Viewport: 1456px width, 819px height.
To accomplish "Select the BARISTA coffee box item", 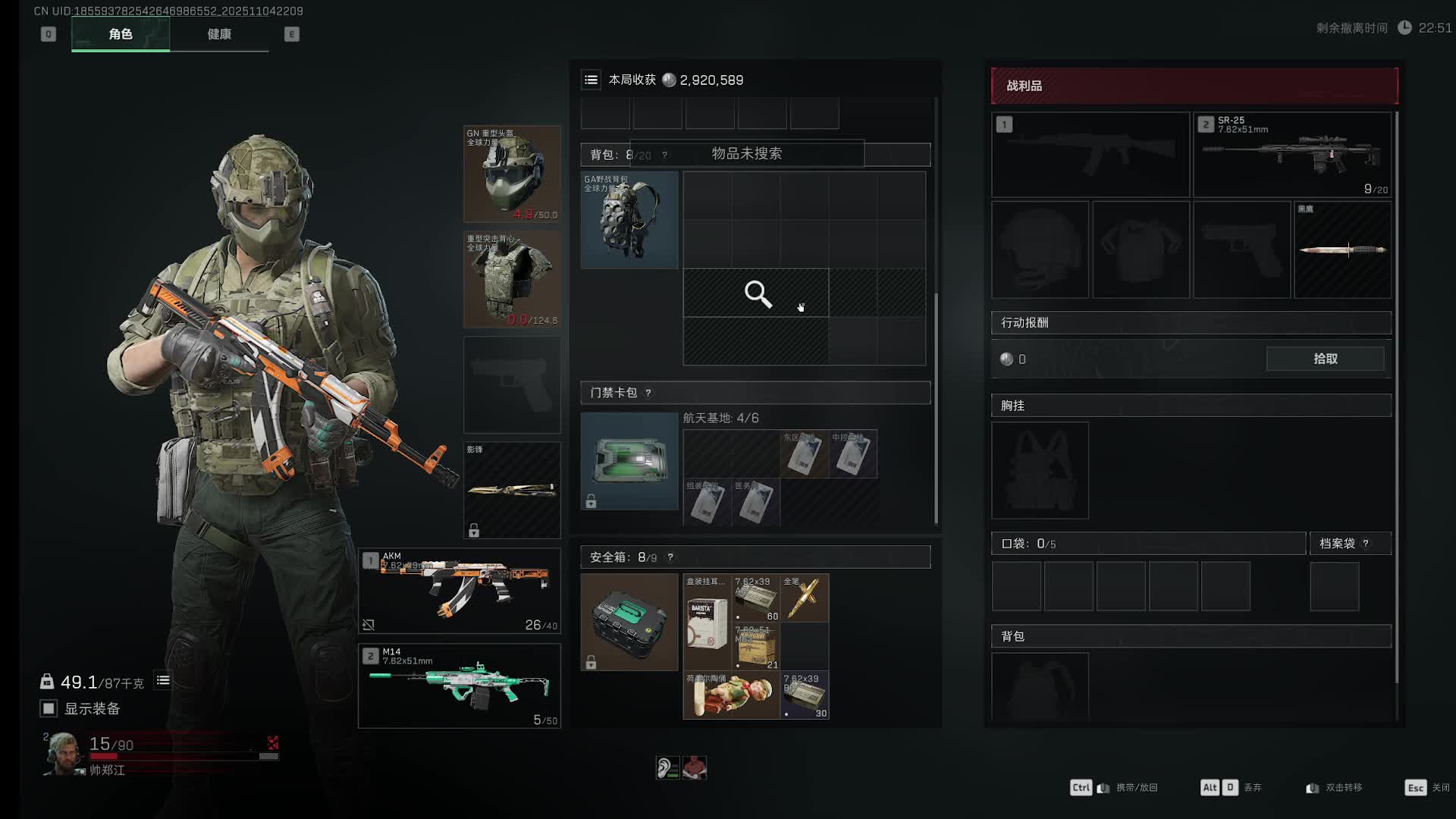I will [x=707, y=622].
